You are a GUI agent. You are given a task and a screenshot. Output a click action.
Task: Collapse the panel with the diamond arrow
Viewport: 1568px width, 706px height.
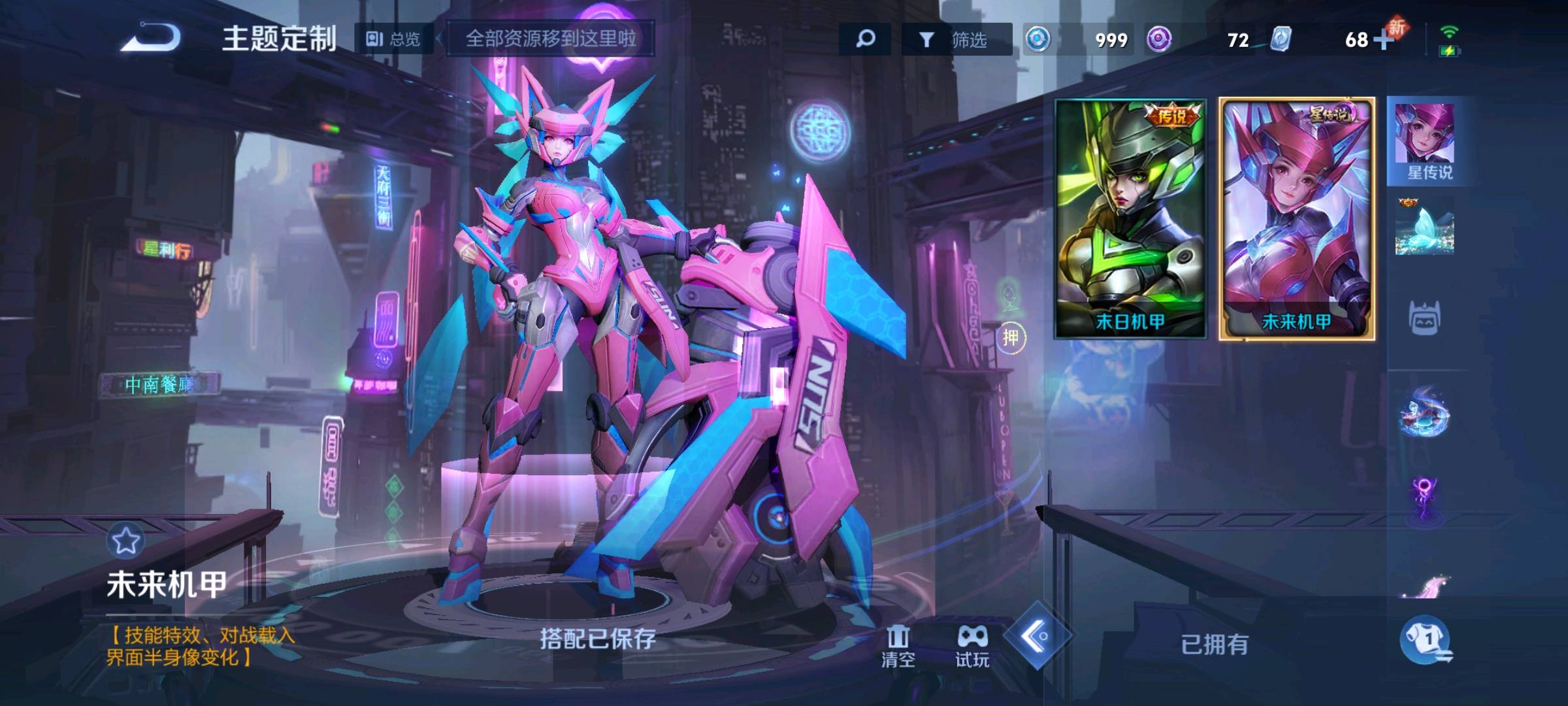click(x=1037, y=635)
